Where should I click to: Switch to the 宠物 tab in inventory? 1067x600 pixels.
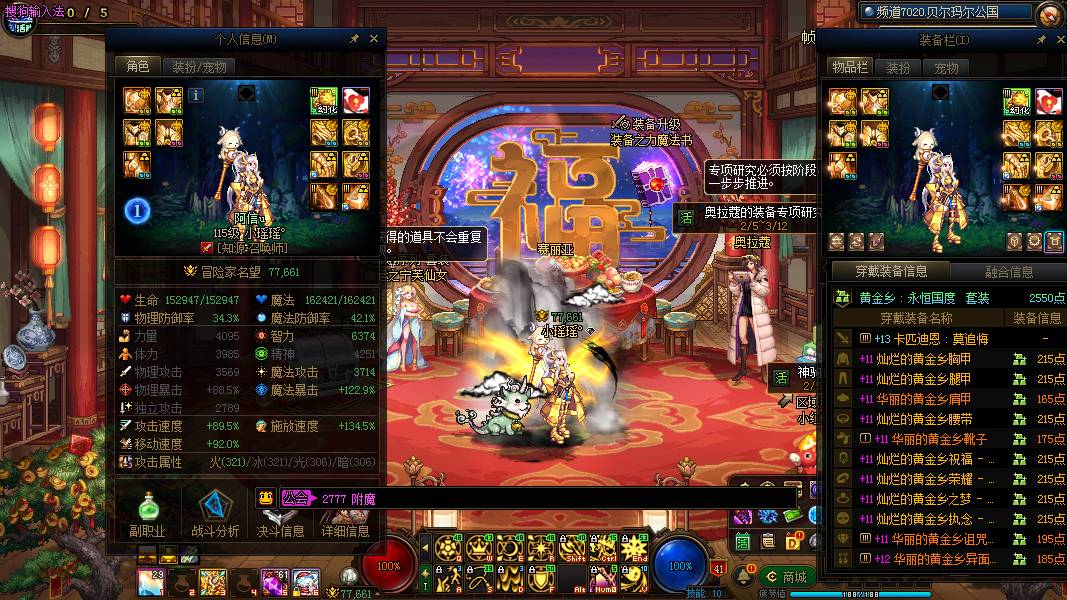pos(946,68)
